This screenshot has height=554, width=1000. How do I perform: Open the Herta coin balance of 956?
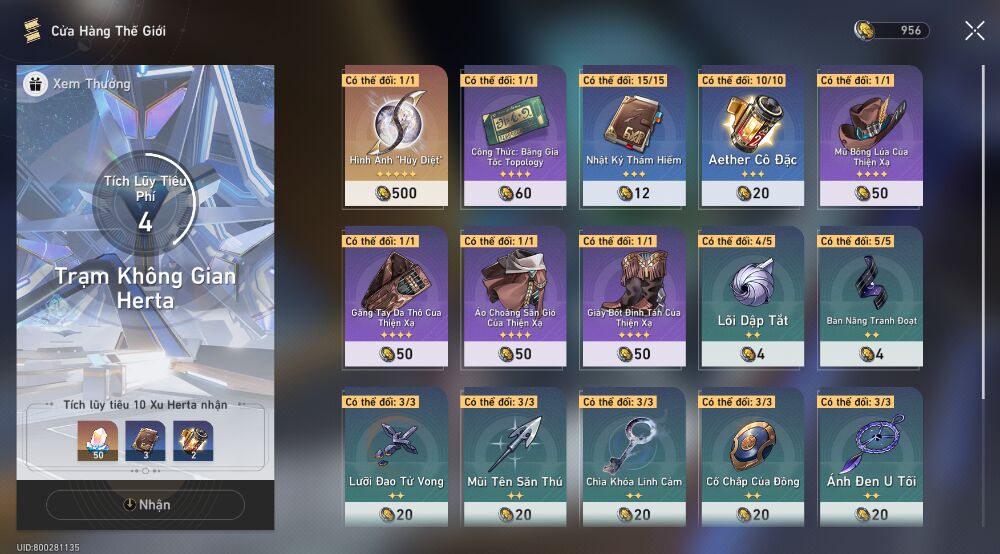892,31
